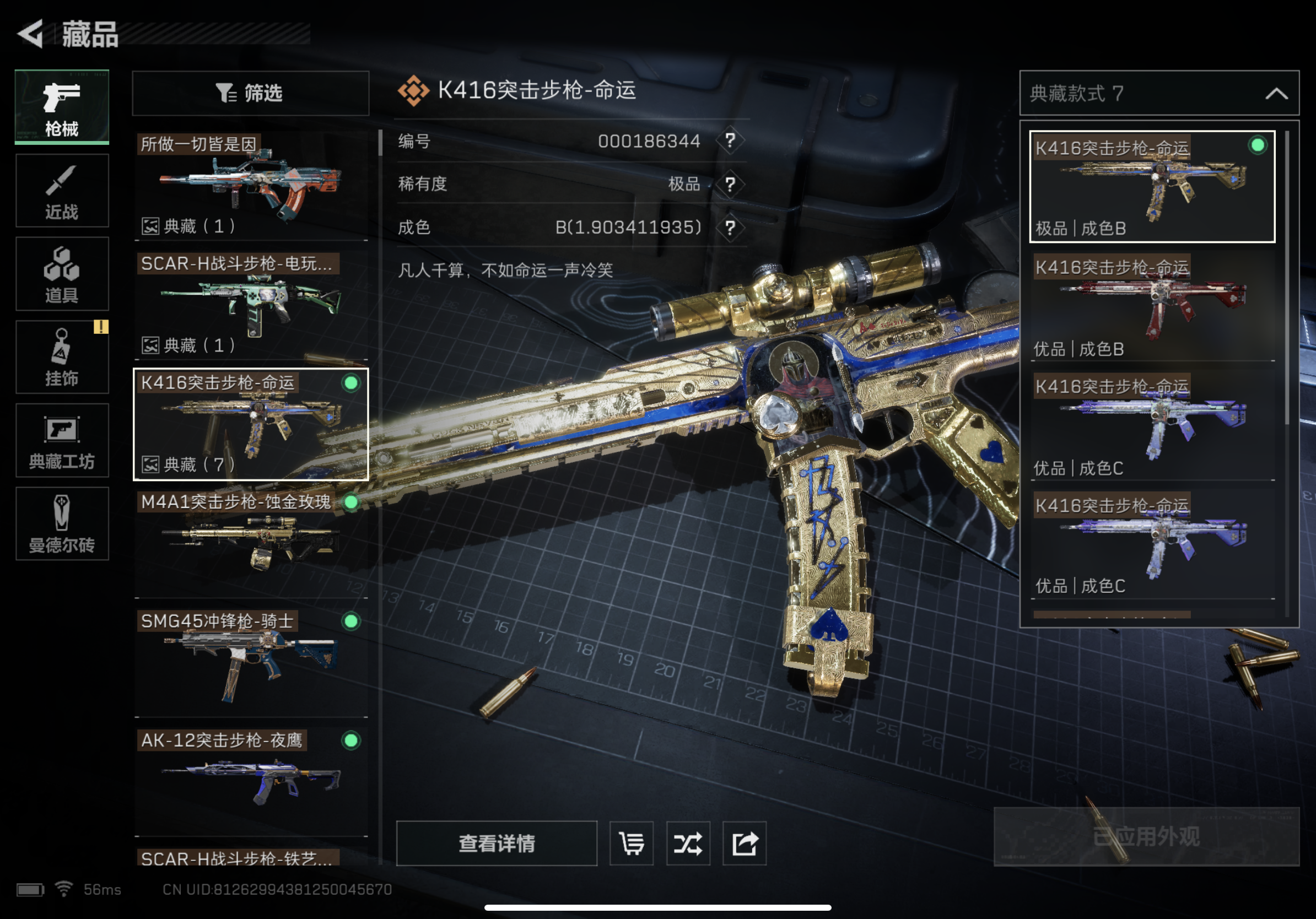Share the skin with the share icon
Viewport: 1316px width, 919px height.
pos(745,844)
